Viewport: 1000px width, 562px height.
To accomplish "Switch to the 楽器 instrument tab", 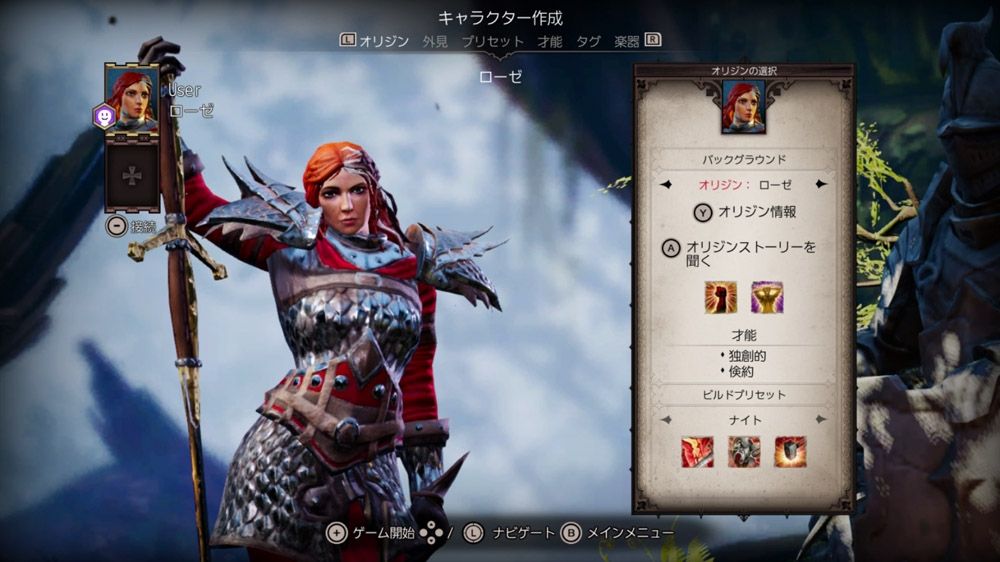I will coord(627,41).
